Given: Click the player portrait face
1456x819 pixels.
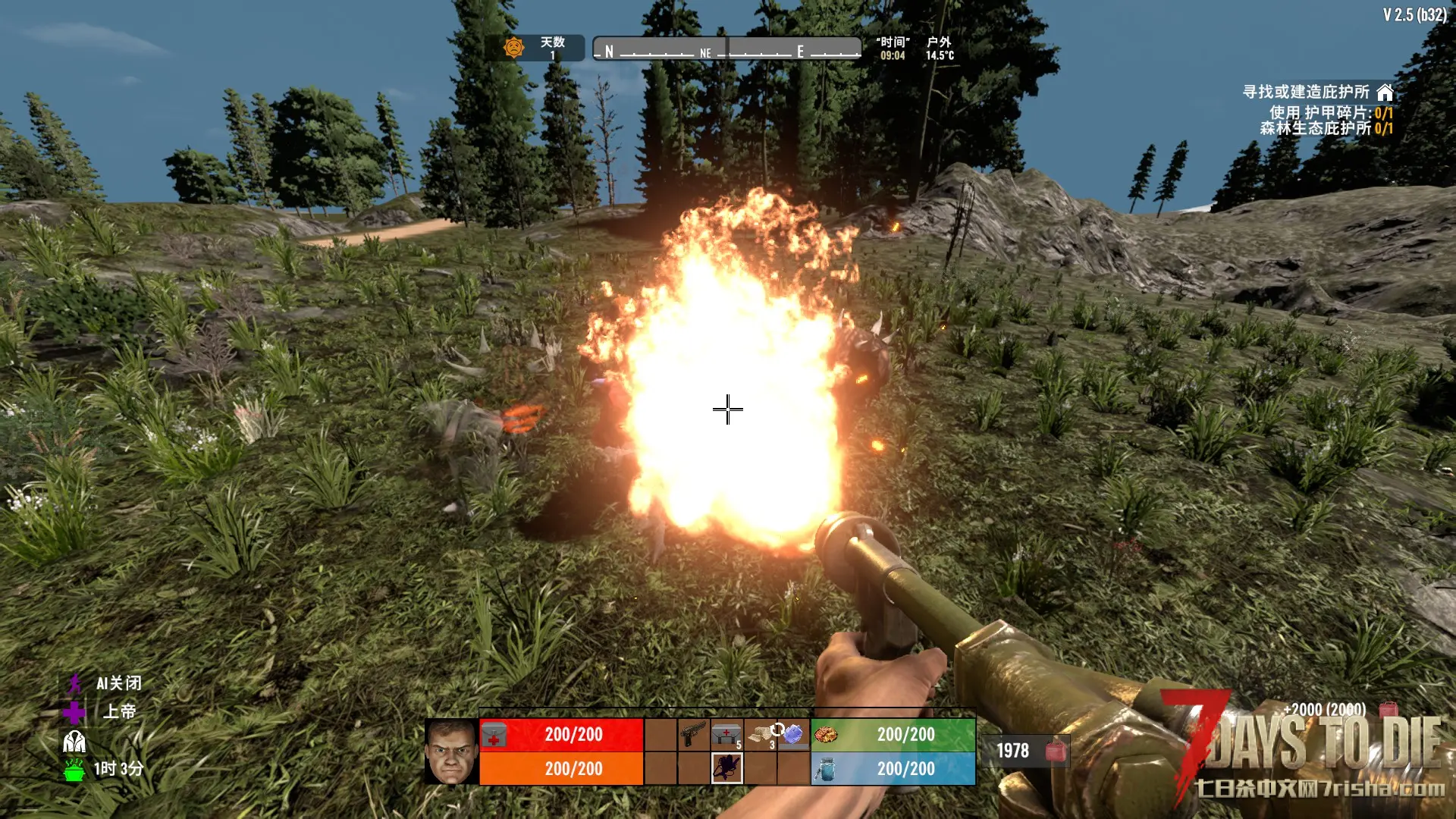Looking at the screenshot, I should 451,752.
